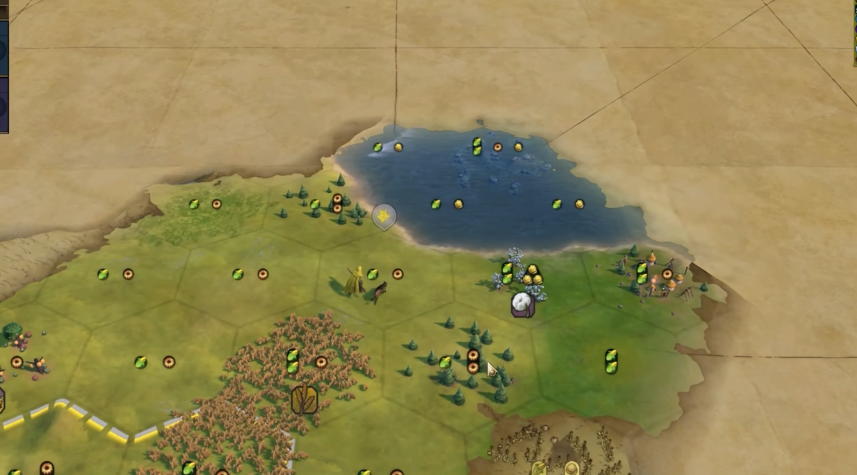The height and width of the screenshot is (475, 857).
Task: Select the wheat resource icon
Action: click(x=305, y=400)
